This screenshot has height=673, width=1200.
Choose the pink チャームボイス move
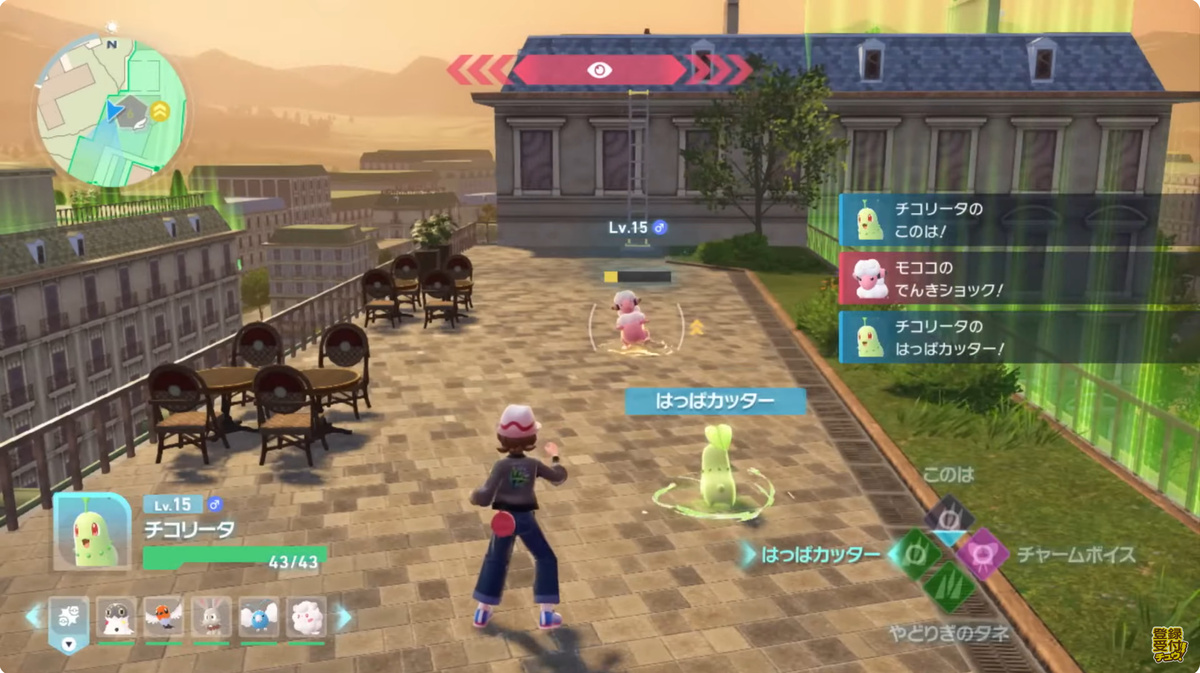pos(983,554)
